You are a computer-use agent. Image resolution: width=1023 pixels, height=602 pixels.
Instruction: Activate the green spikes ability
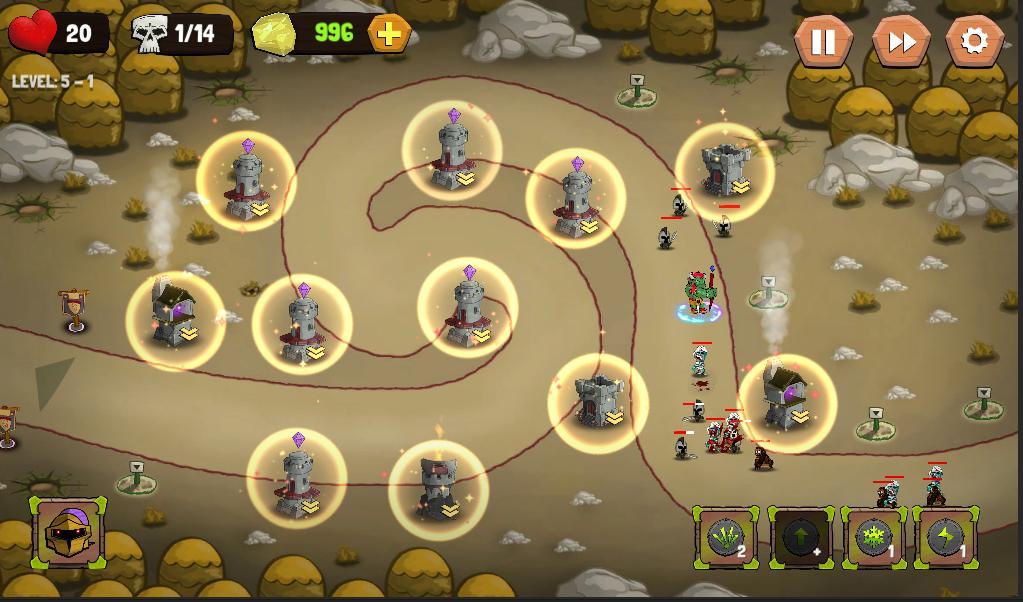click(725, 538)
